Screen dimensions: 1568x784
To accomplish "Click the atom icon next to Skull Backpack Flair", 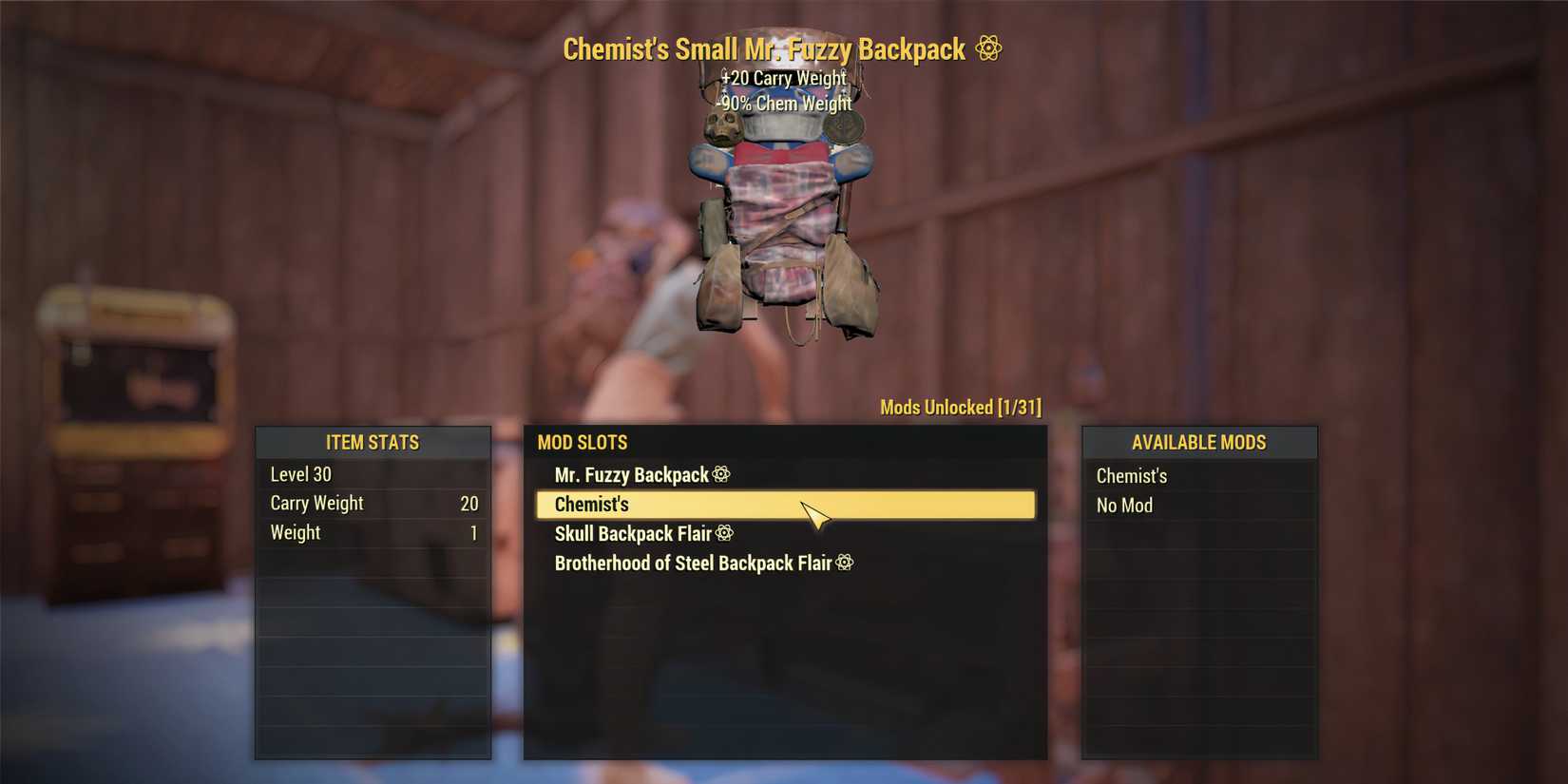I will click(x=723, y=533).
